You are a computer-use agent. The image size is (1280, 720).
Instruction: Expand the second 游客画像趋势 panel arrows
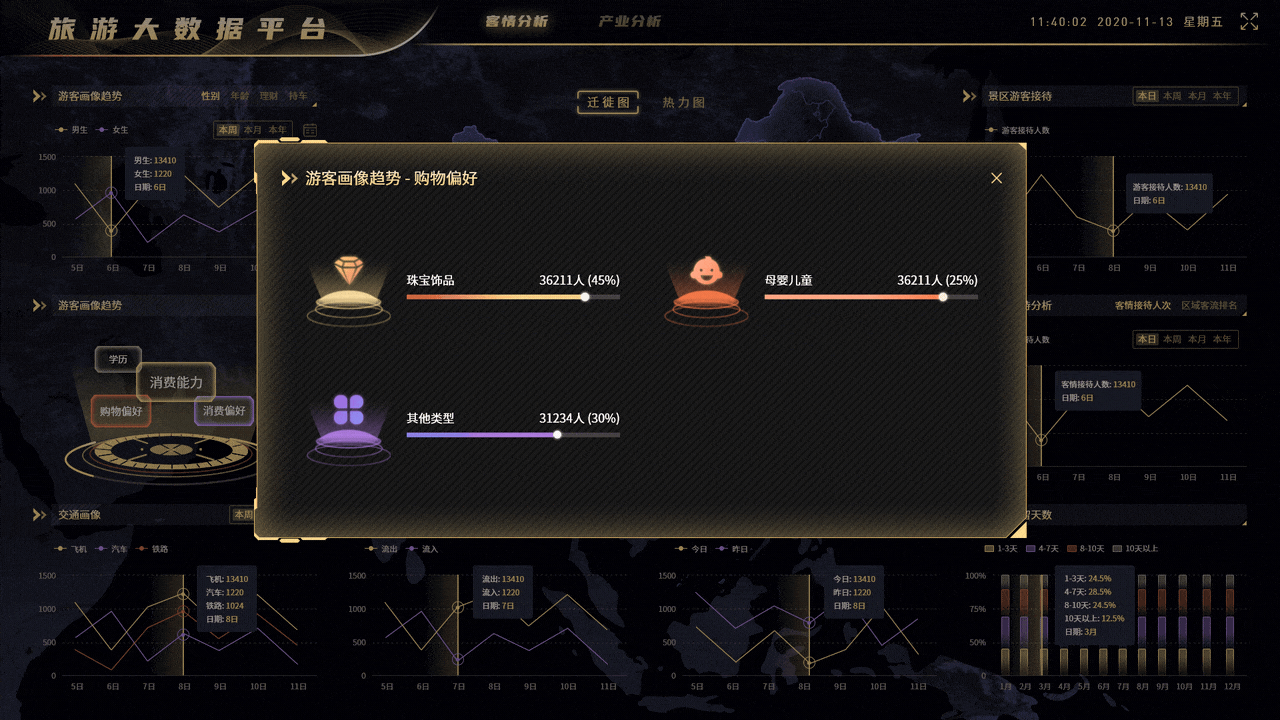39,305
